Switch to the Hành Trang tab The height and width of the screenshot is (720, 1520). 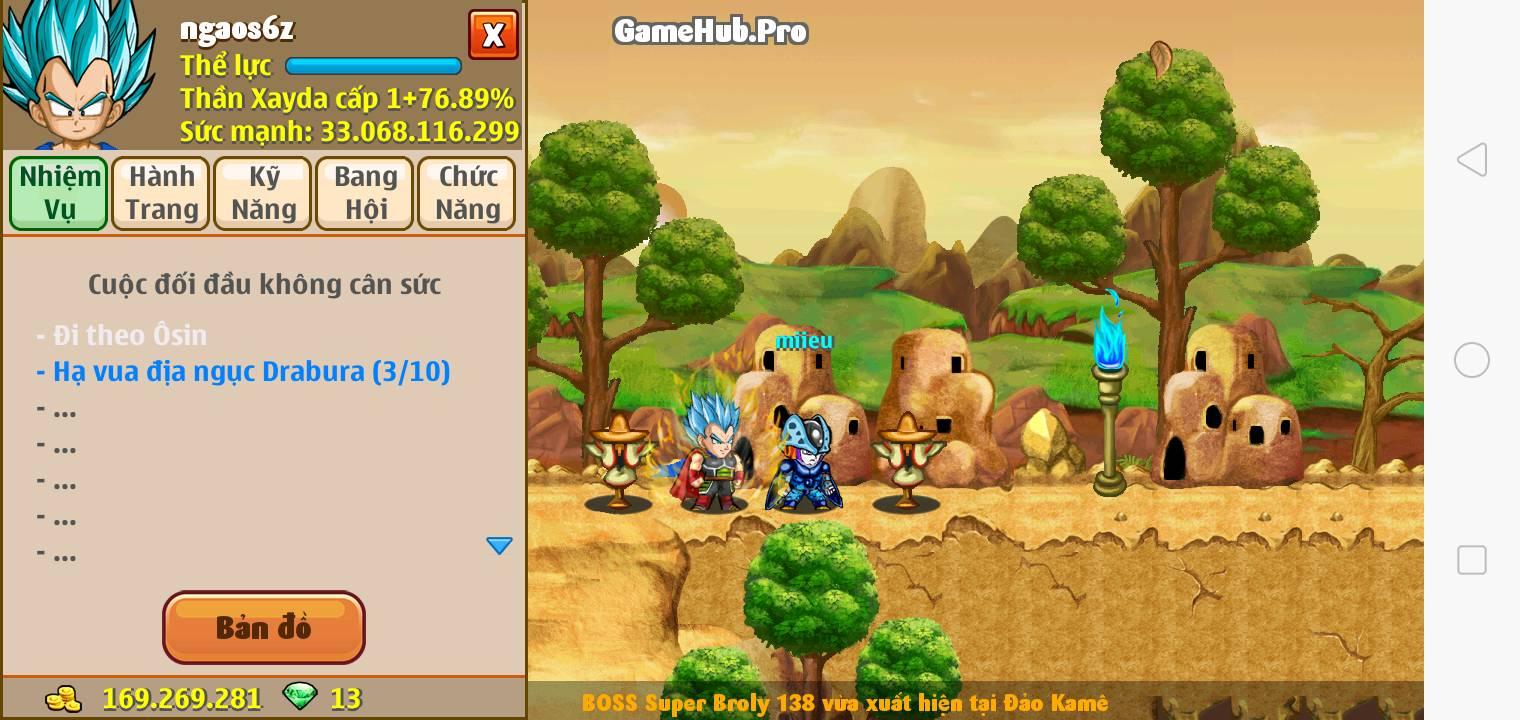click(161, 193)
